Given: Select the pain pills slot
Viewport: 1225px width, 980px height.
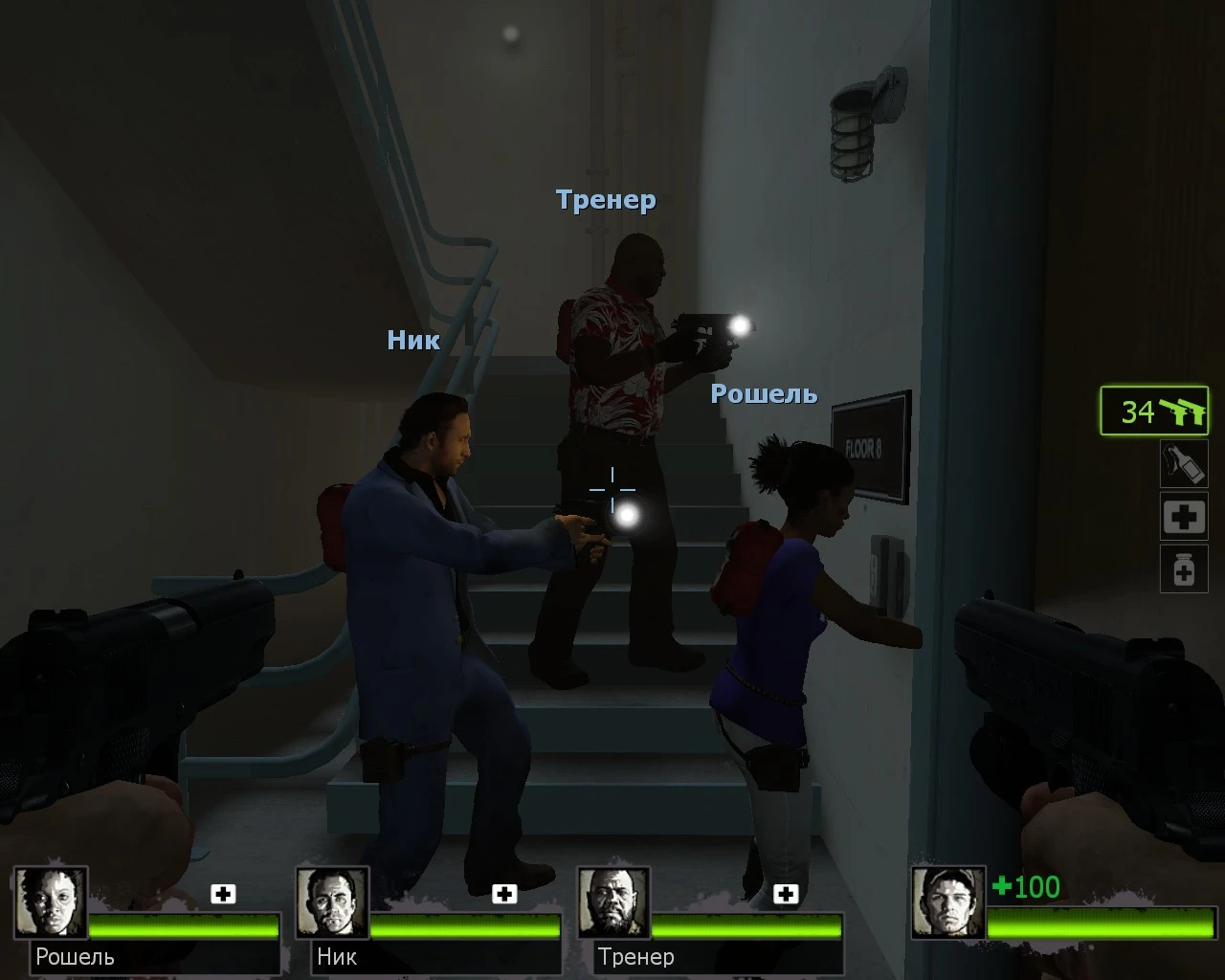Looking at the screenshot, I should [1184, 568].
